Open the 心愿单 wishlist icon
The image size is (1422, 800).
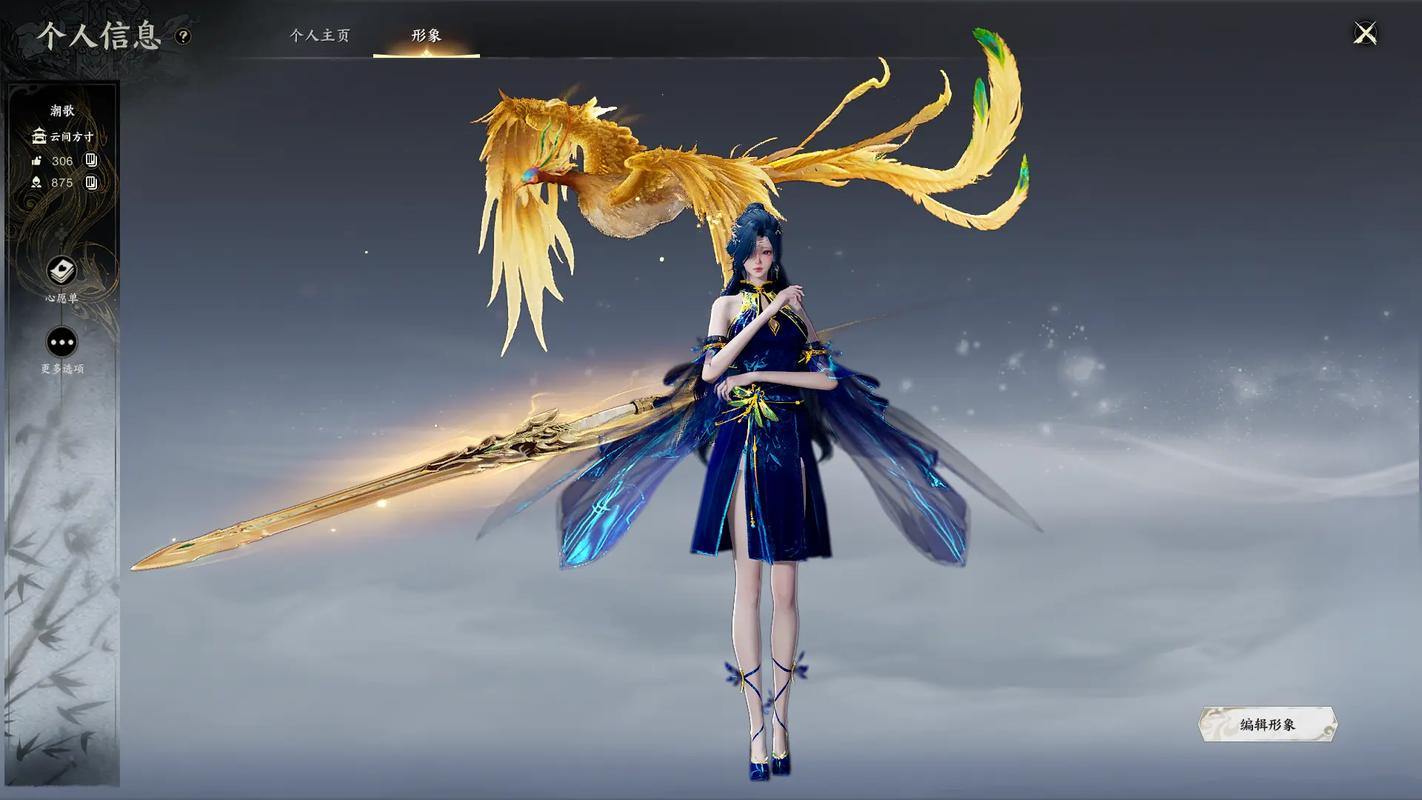(x=62, y=271)
